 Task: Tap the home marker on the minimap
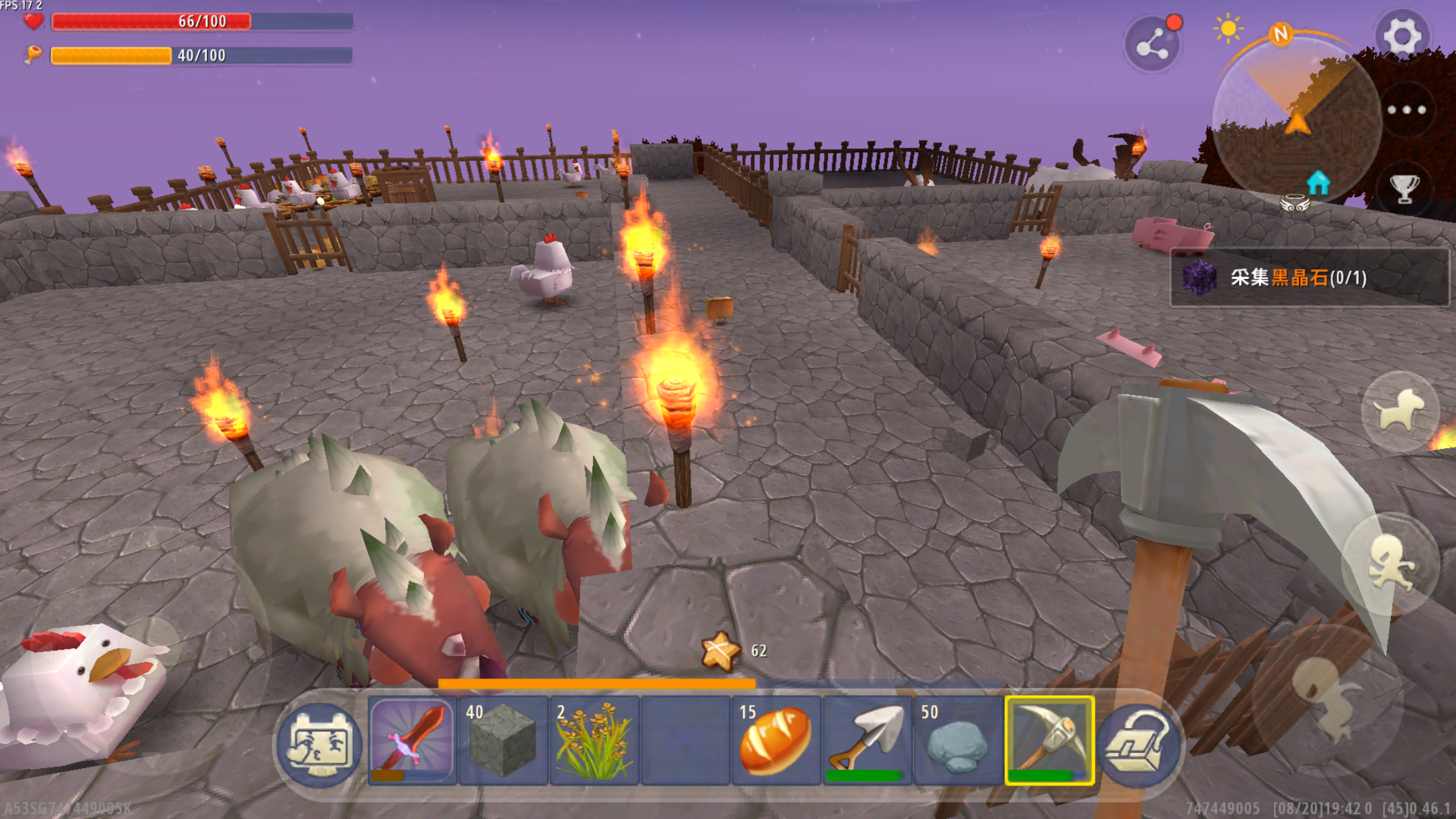point(1318,183)
